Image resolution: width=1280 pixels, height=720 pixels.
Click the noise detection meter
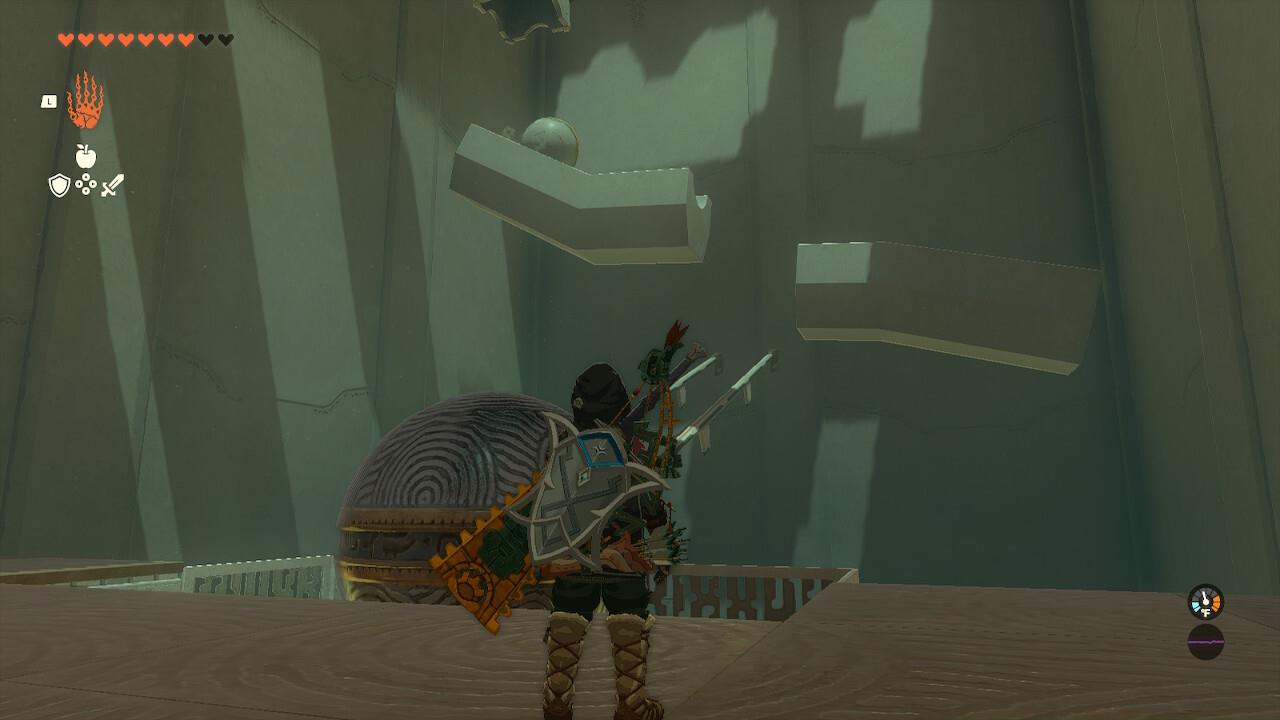coord(1206,642)
